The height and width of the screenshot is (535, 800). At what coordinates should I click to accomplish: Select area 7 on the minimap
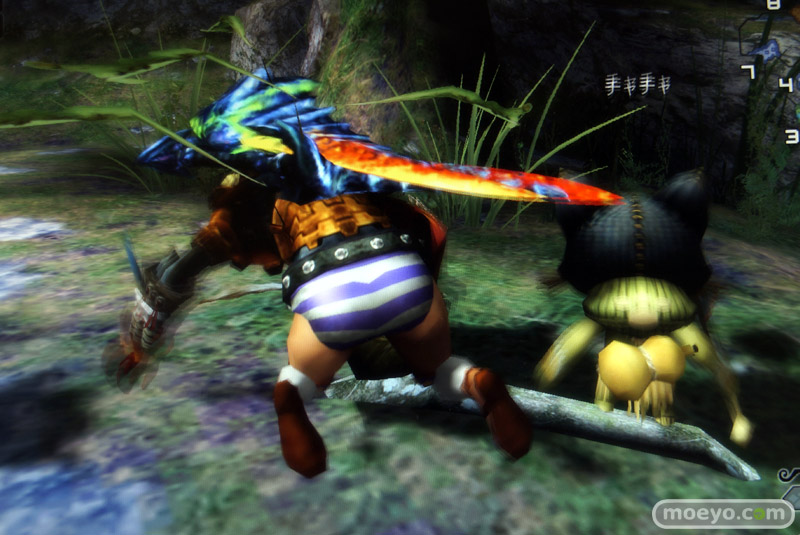coord(747,71)
